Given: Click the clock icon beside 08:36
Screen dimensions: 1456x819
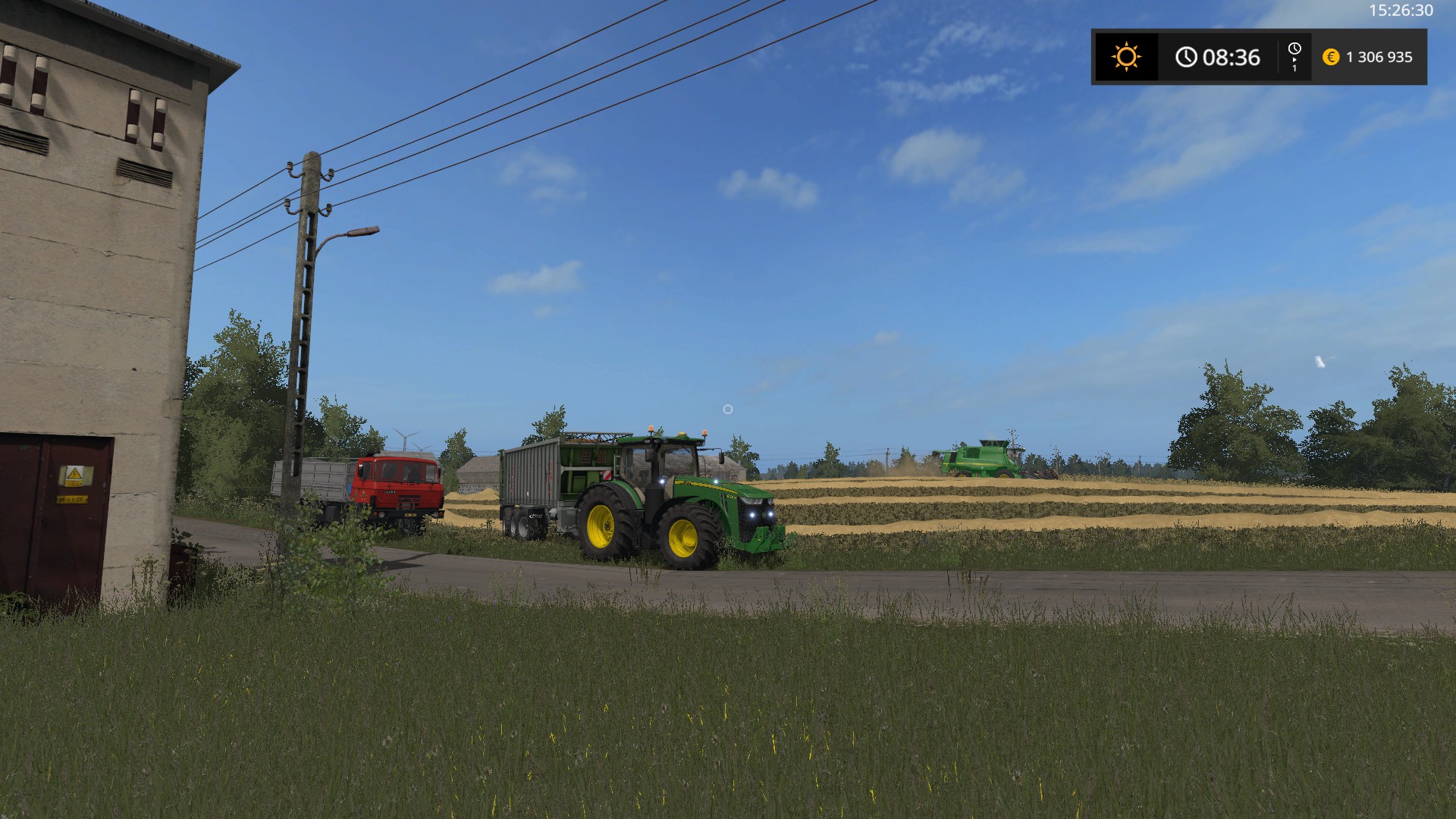Looking at the screenshot, I should pos(1187,56).
